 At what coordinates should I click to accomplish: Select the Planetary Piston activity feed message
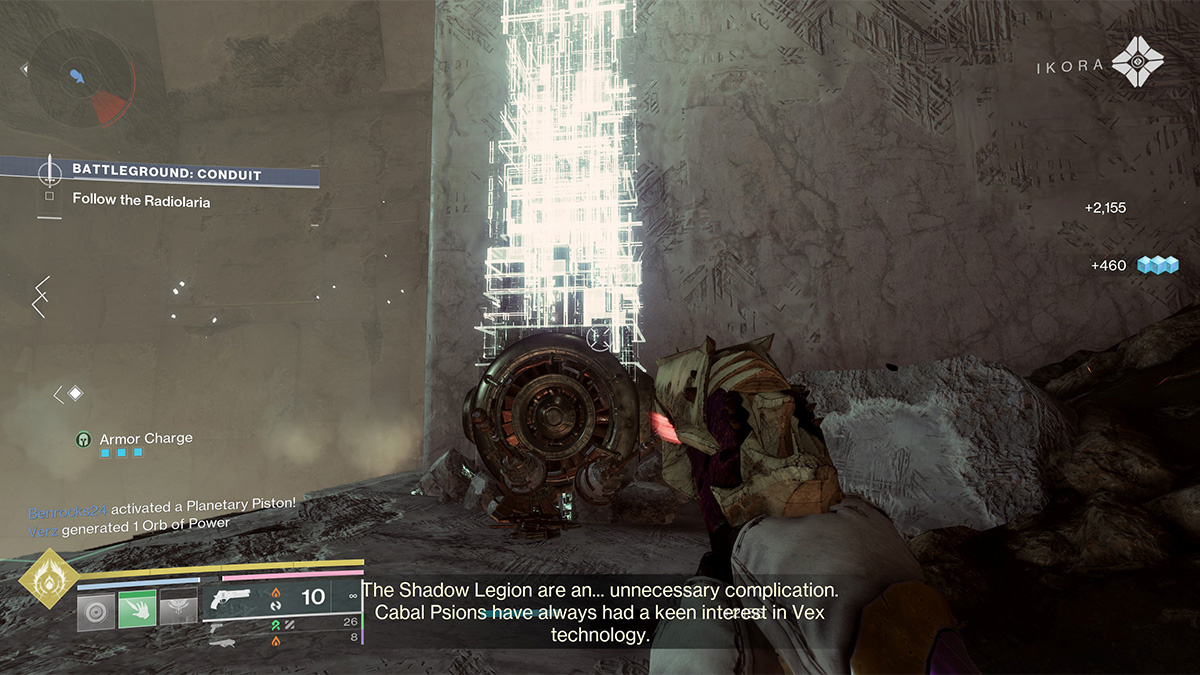pos(162,503)
